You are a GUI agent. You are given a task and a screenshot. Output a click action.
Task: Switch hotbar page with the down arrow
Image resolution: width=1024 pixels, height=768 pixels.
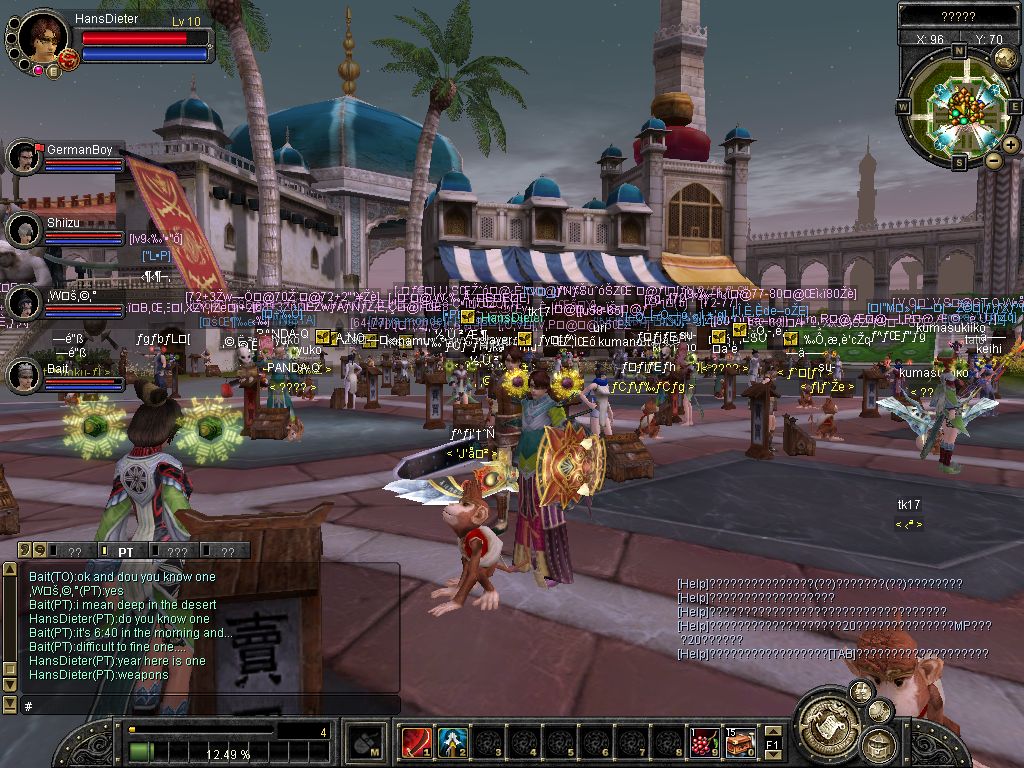pyautogui.click(x=773, y=755)
